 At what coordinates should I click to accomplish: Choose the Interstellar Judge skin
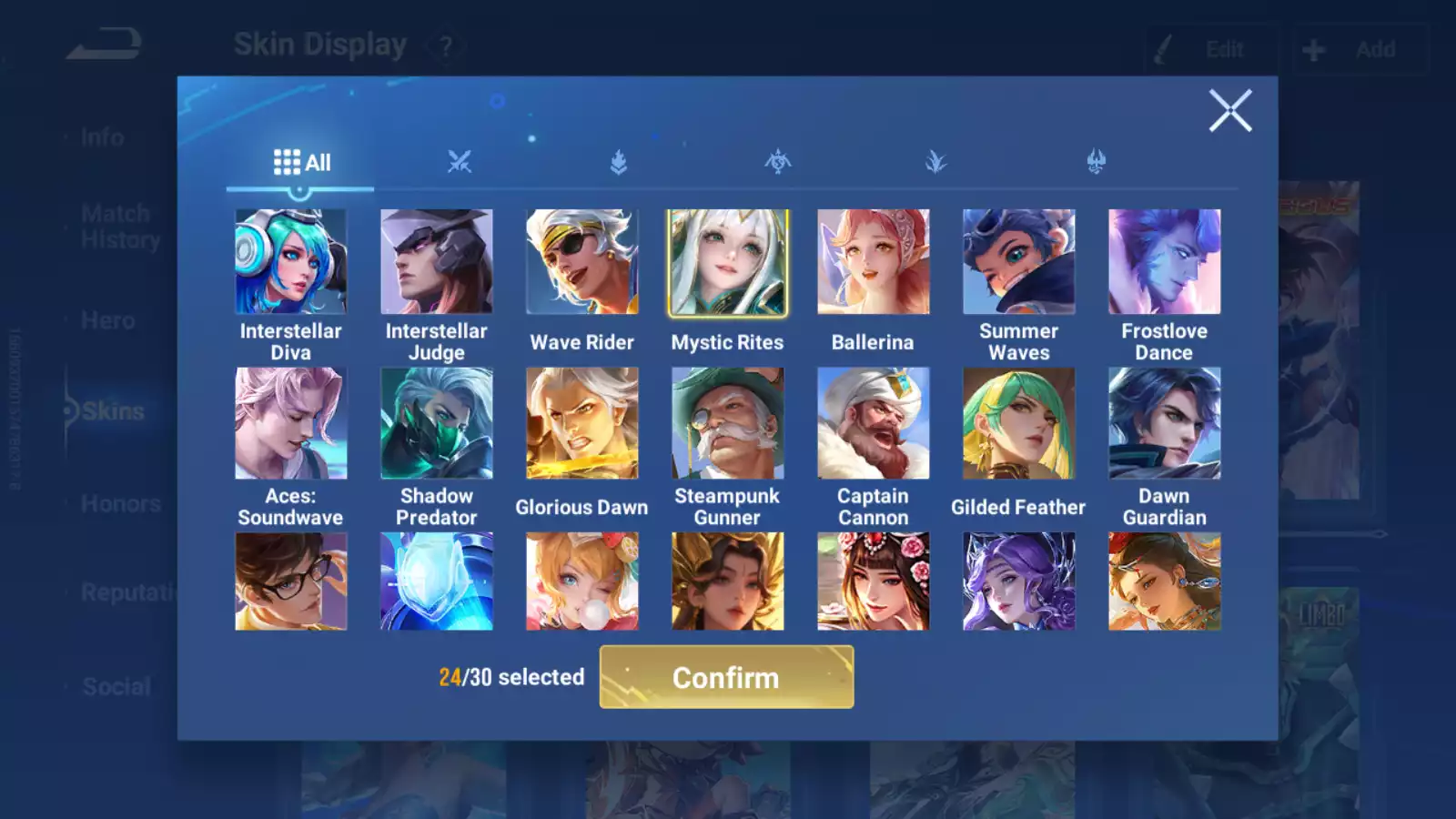(436, 262)
